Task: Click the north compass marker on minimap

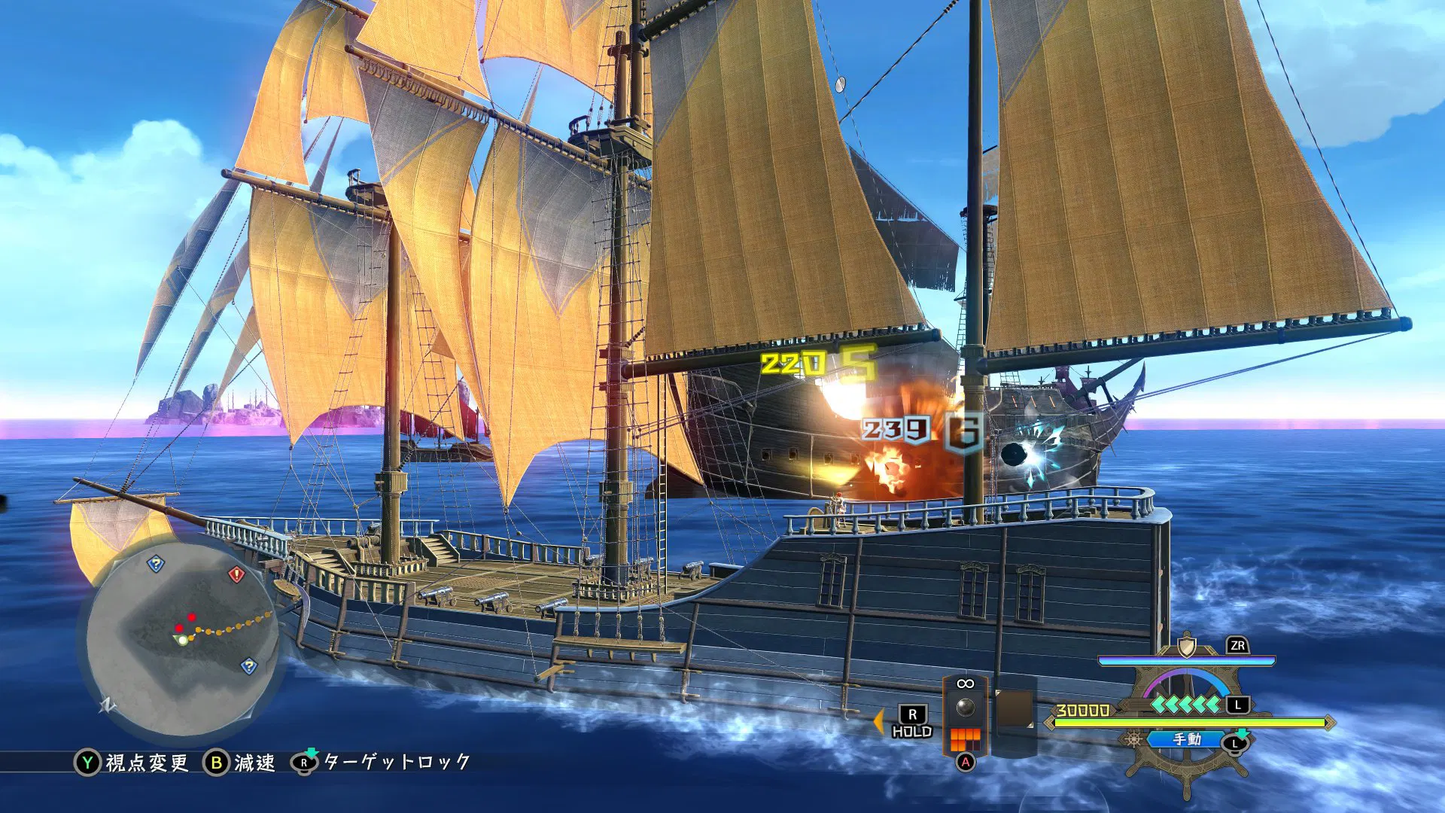Action: pyautogui.click(x=106, y=705)
